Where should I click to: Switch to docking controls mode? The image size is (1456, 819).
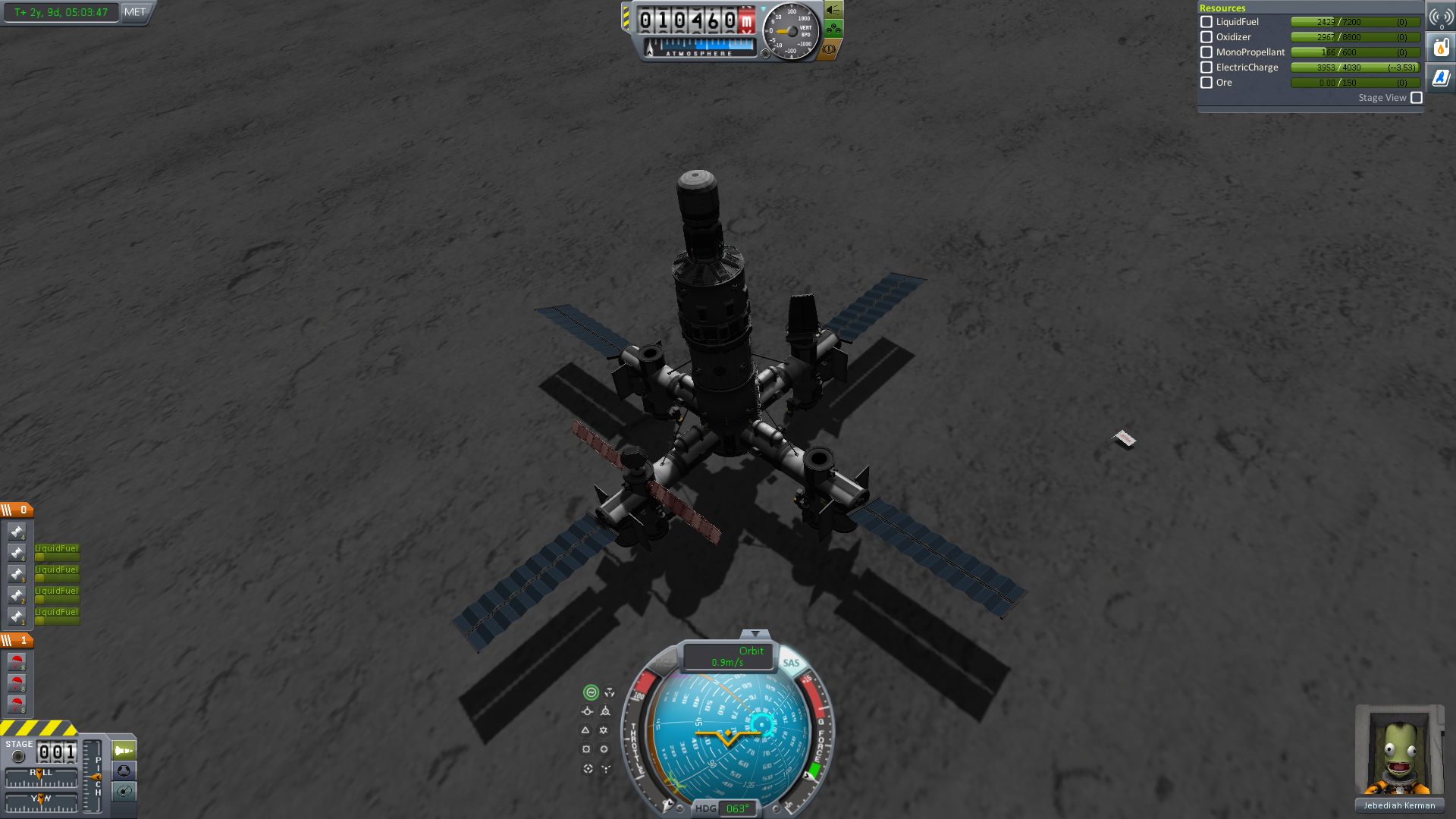click(x=124, y=771)
